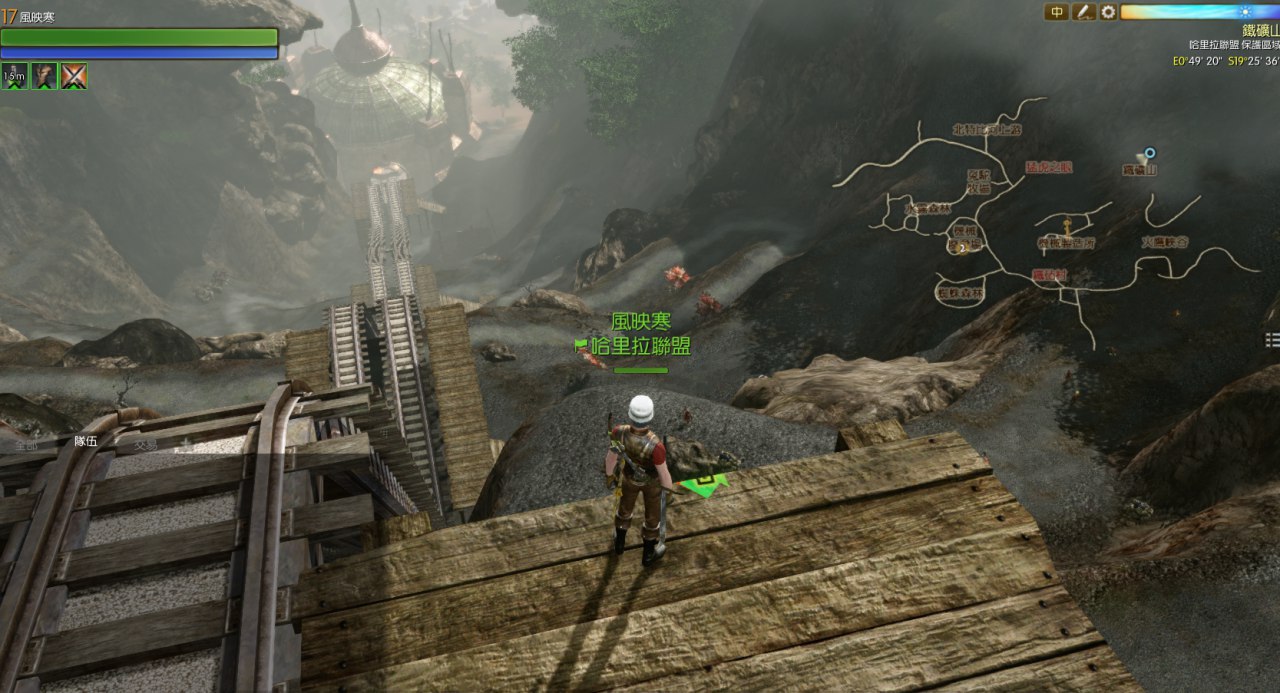
Task: Click the golden key marker on map
Action: pos(1067,225)
